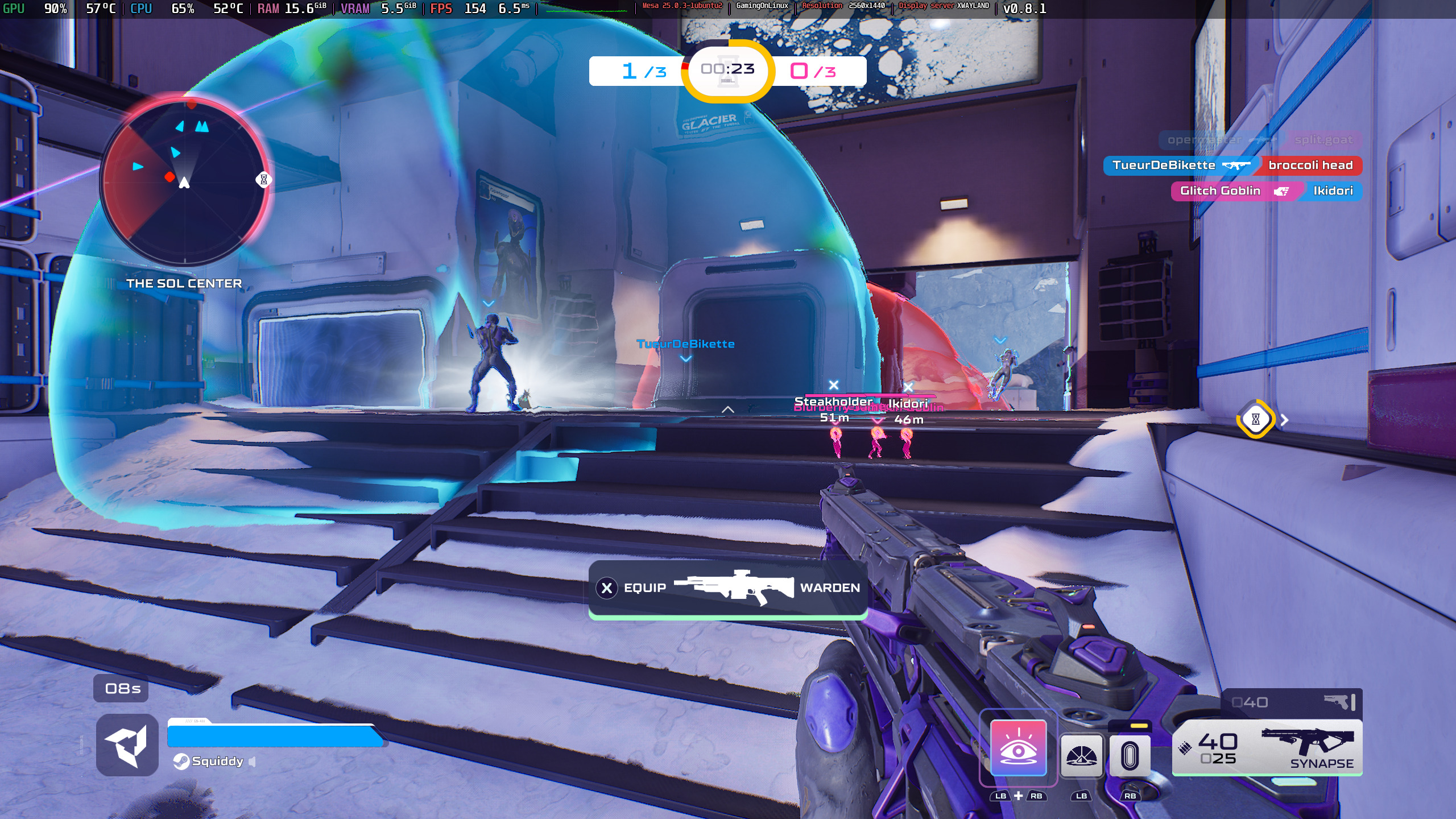
Task: Select the capsule-shaped ability icon
Action: click(1130, 755)
